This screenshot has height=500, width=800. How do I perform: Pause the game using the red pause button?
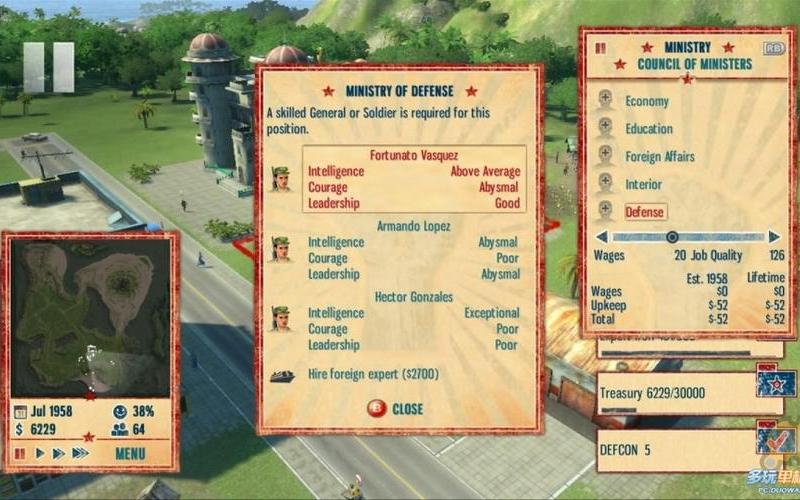tap(20, 453)
